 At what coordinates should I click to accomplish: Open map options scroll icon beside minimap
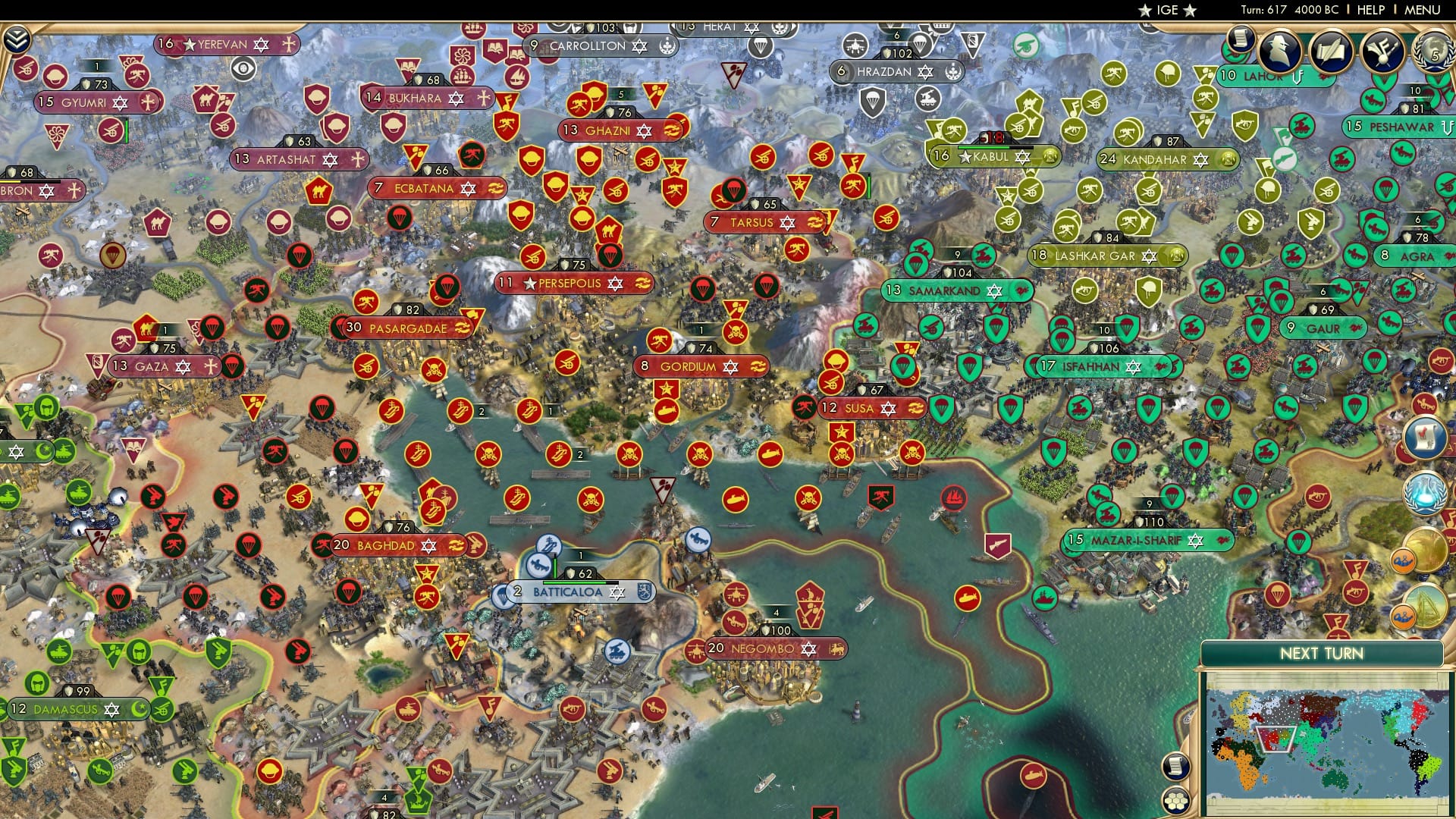pos(1176,766)
